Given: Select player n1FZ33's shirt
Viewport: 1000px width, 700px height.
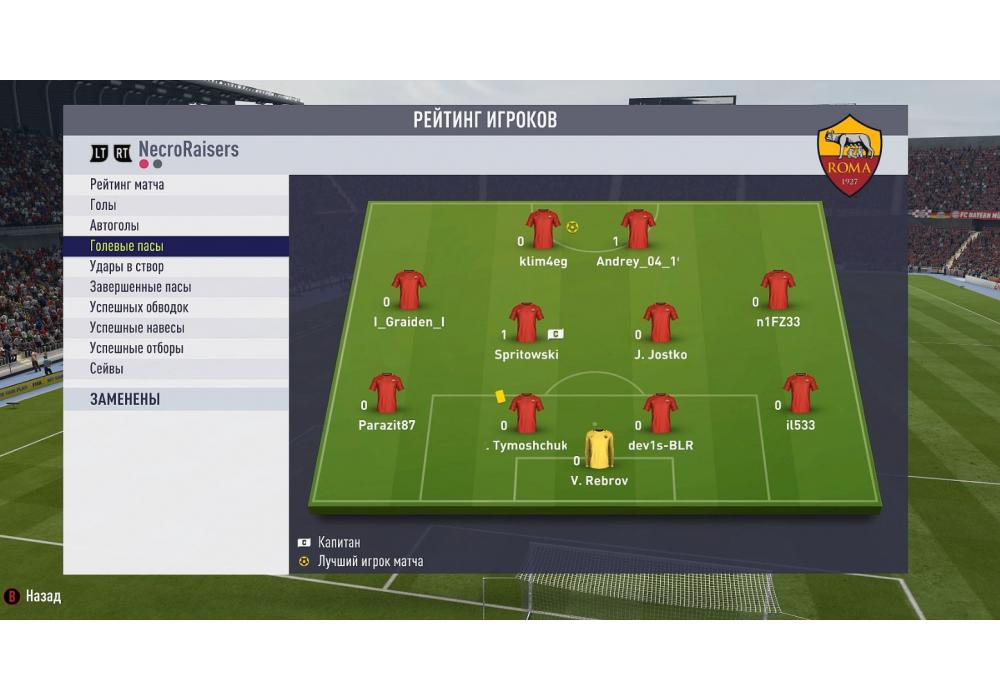Looking at the screenshot, I should click(777, 290).
